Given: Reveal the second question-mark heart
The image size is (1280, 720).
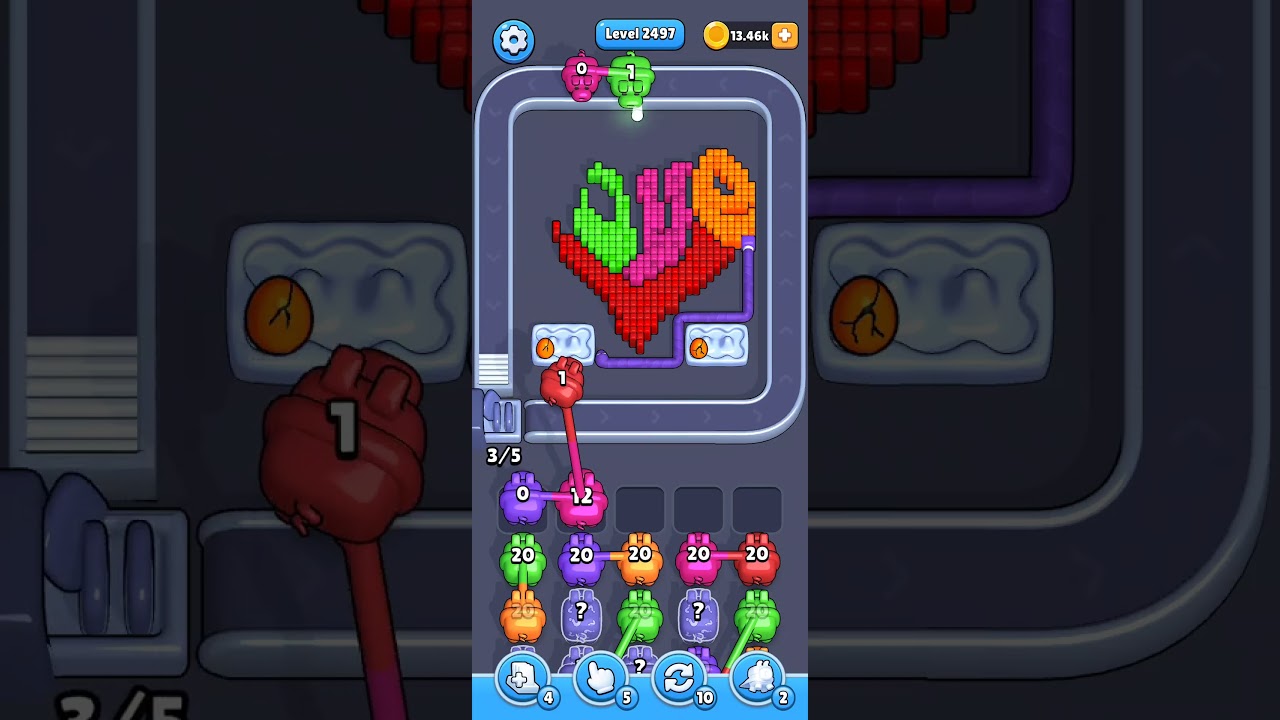Looking at the screenshot, I should (x=698, y=611).
